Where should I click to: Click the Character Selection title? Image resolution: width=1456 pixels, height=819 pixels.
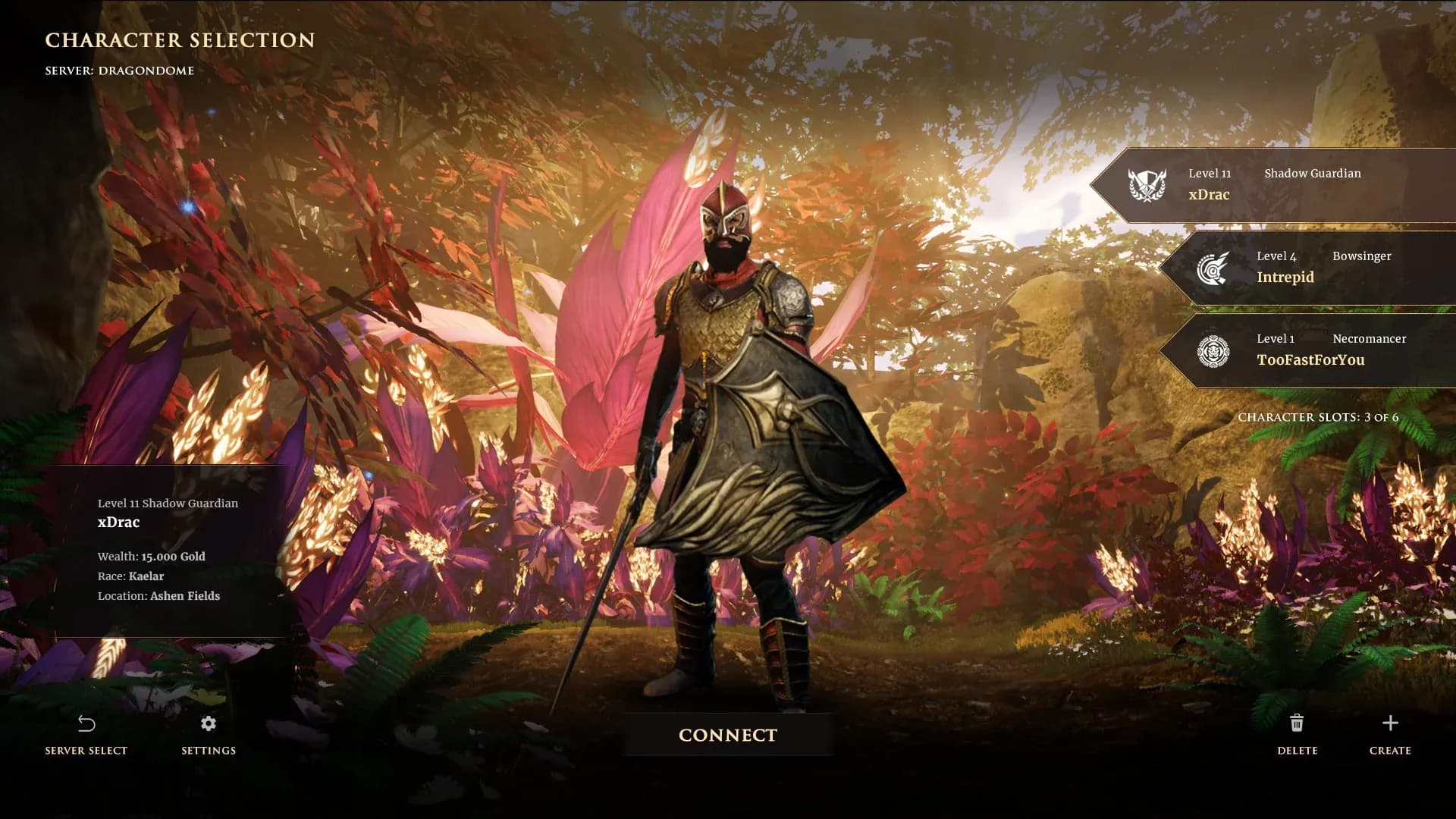(179, 40)
